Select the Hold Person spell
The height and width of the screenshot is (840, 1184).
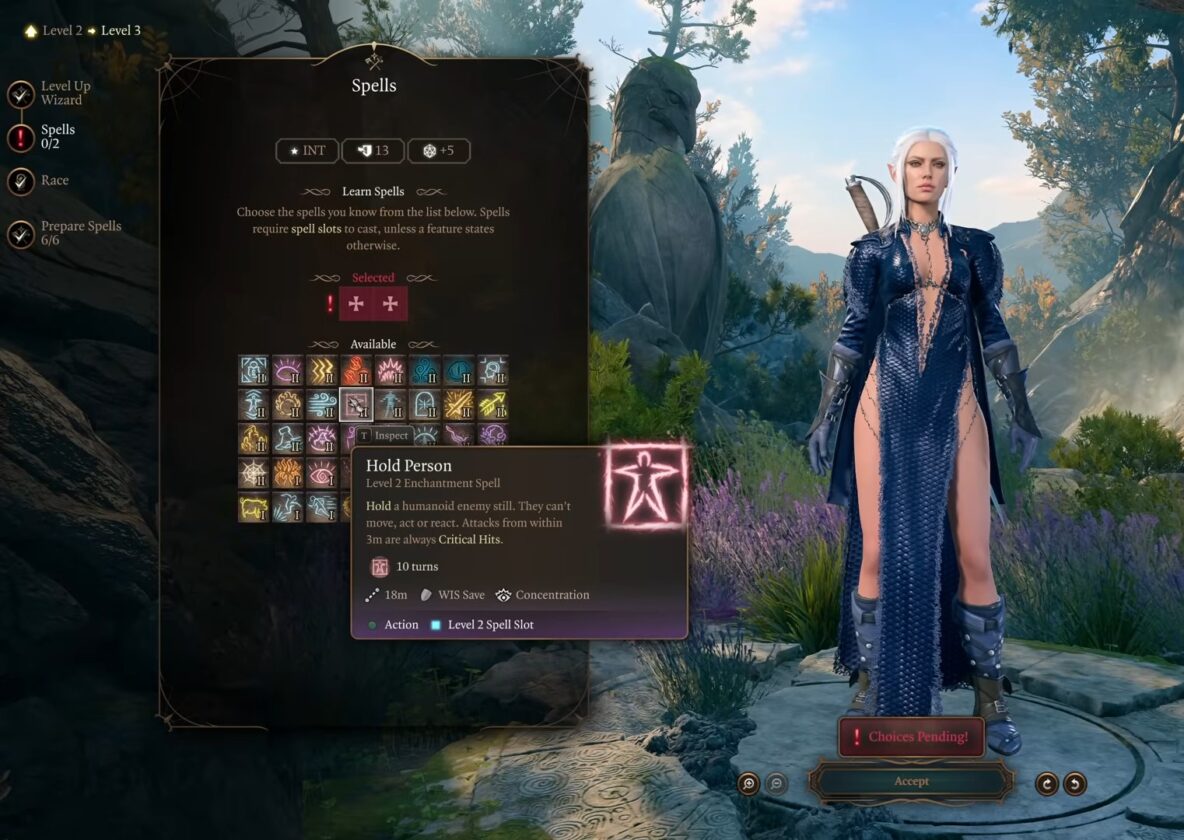click(356, 405)
